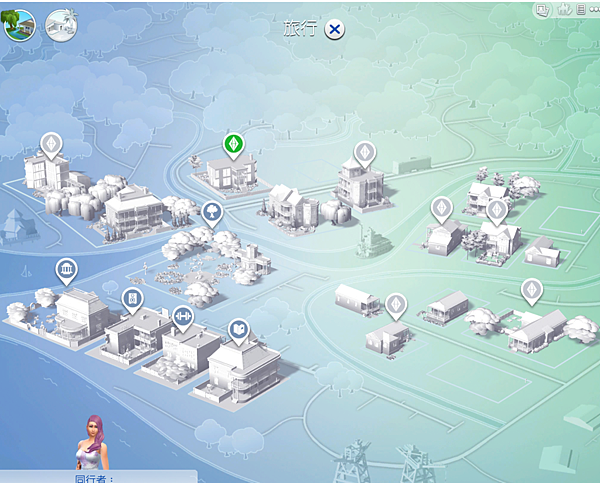This screenshot has width=600, height=483.
Task: Switch to the white desert world icon
Action: click(58, 26)
